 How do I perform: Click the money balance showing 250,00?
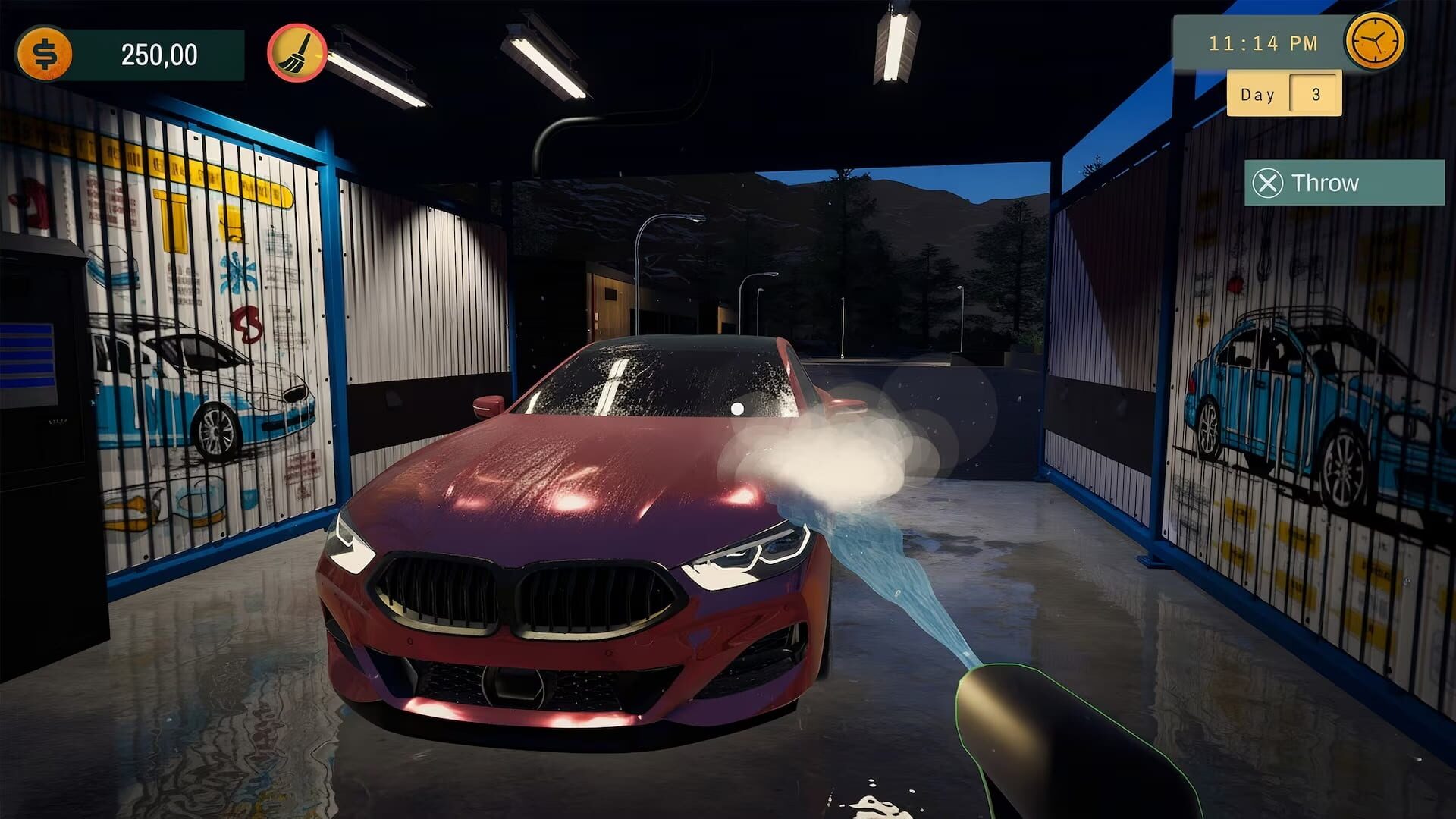pos(159,53)
